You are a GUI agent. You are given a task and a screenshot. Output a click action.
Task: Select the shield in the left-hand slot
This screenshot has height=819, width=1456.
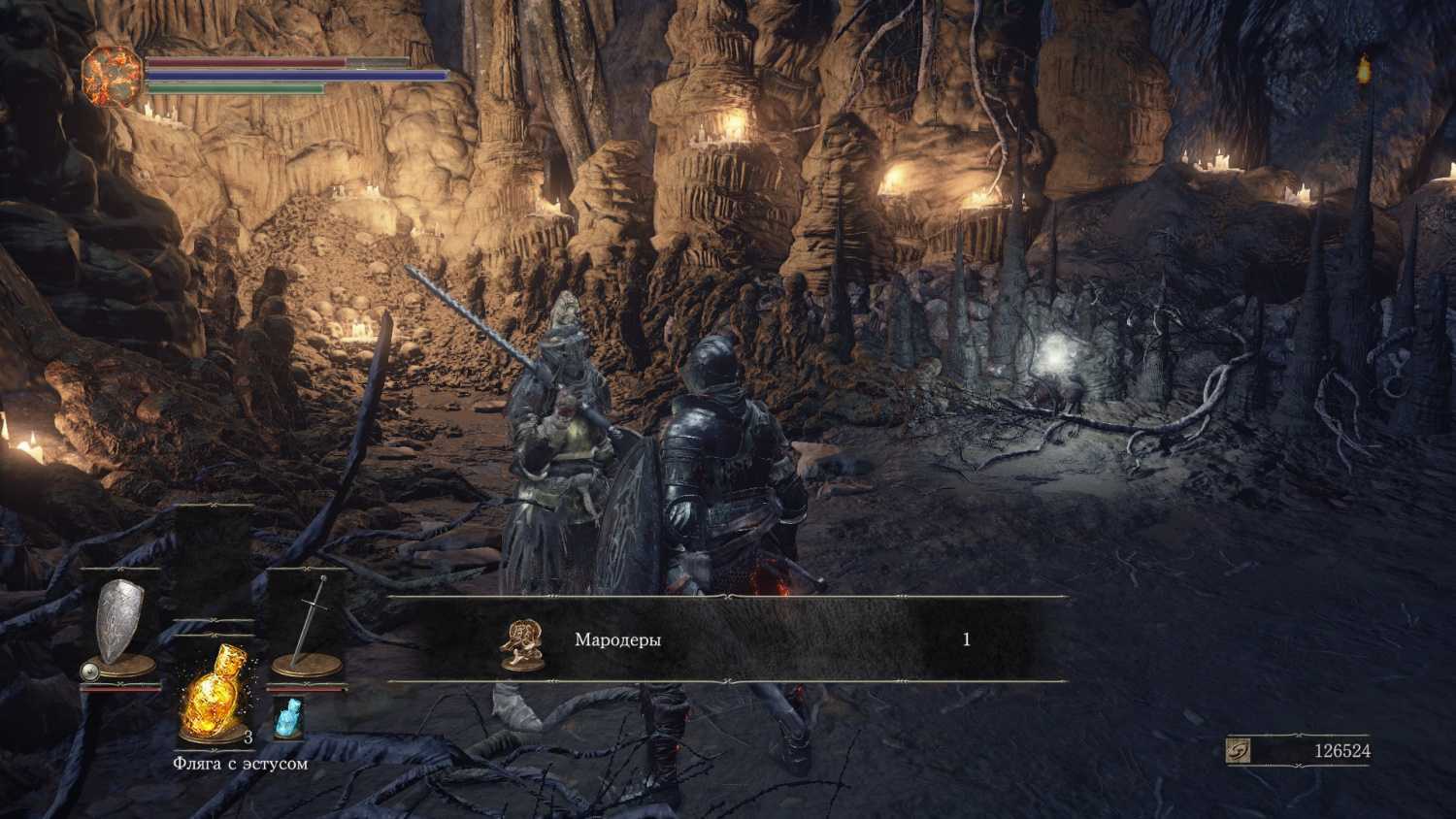119,622
